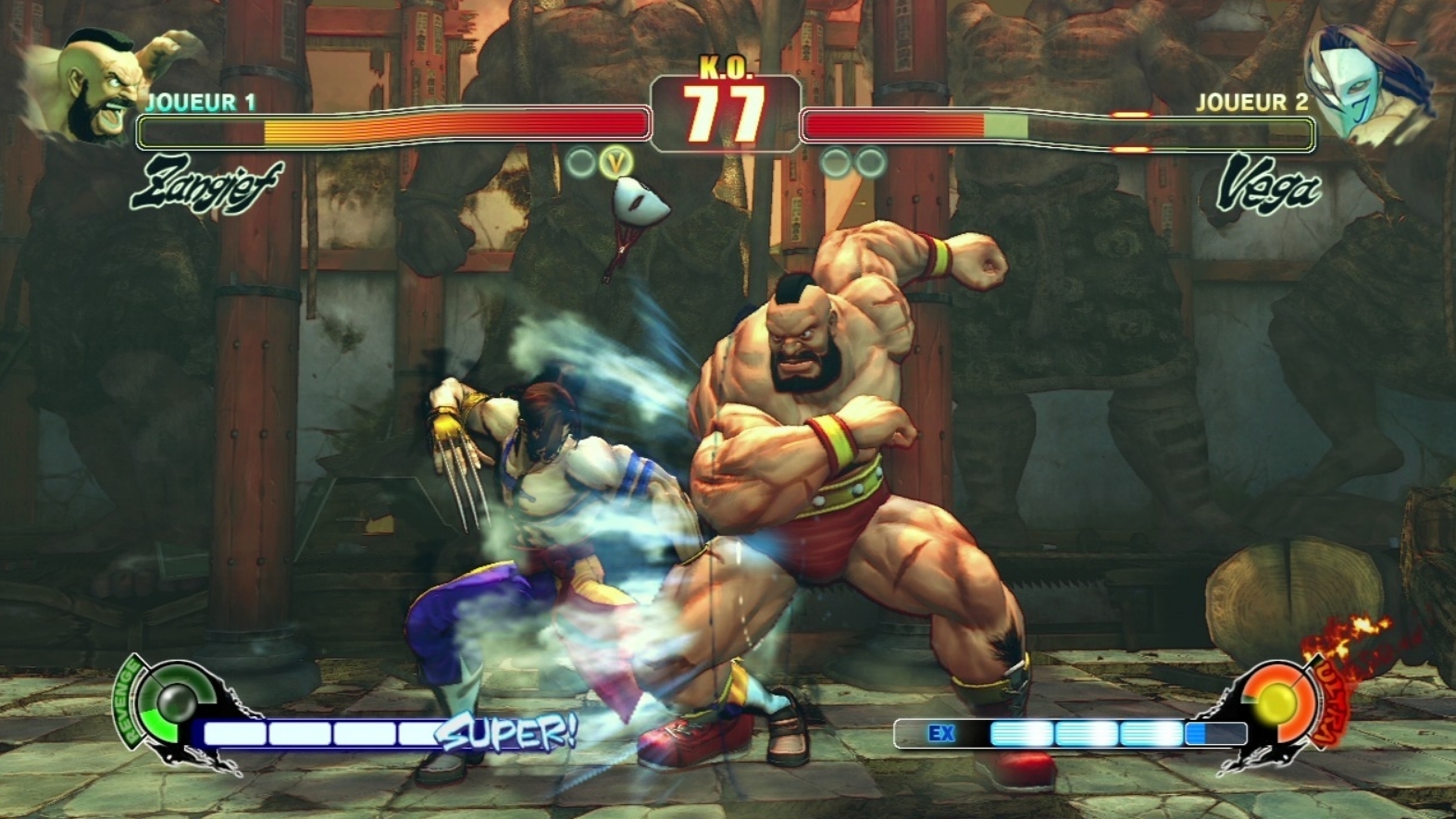1456x819 pixels.
Task: Click Vega's masked character portrait
Action: pos(1361,83)
